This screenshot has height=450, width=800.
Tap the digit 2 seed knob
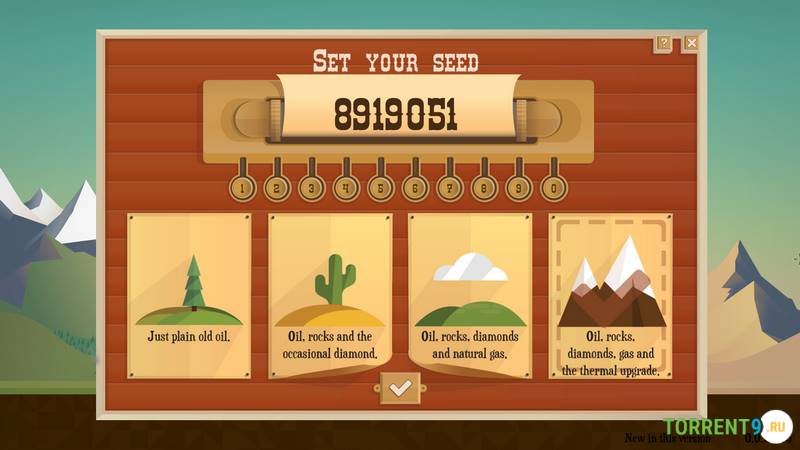(277, 186)
